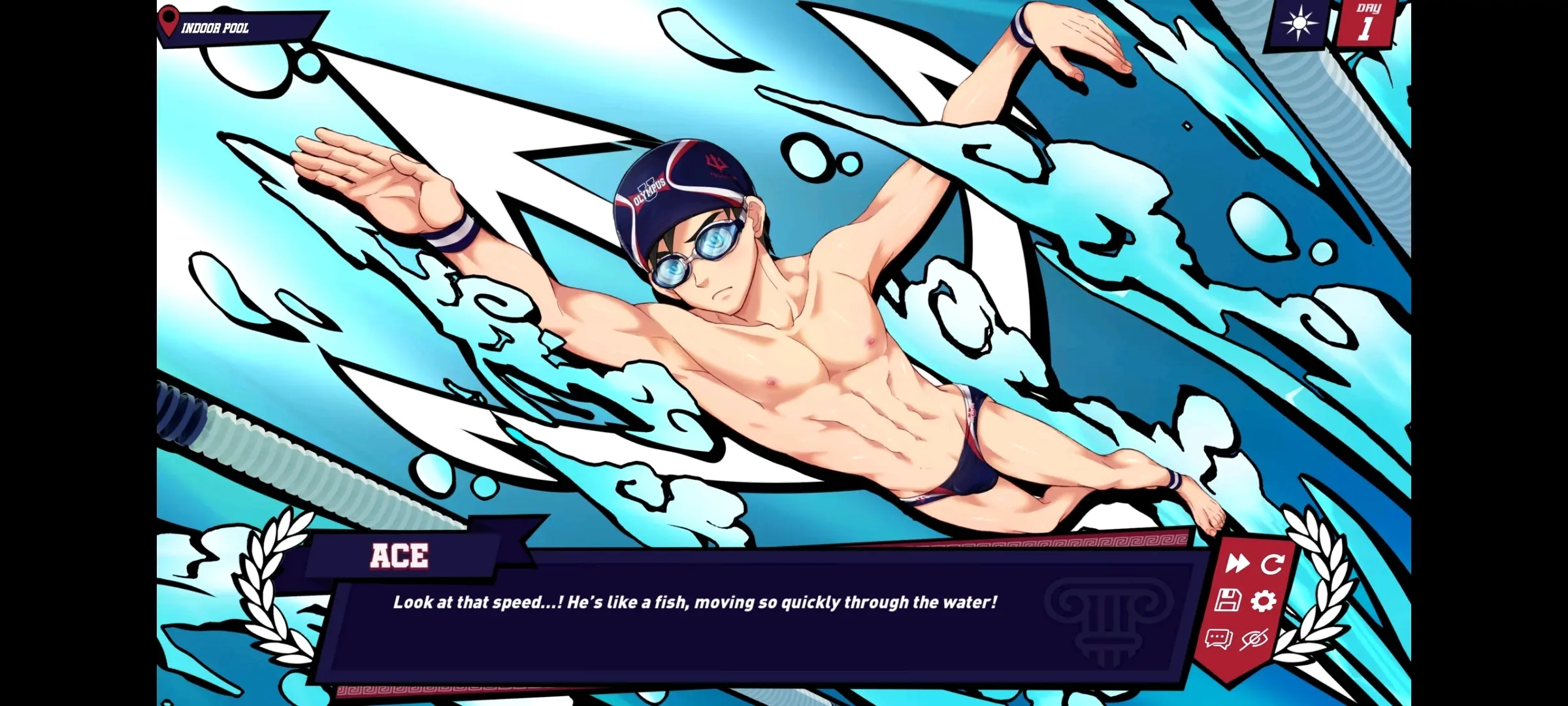Hide the UI with the crossed-eye icon

coord(1255,639)
